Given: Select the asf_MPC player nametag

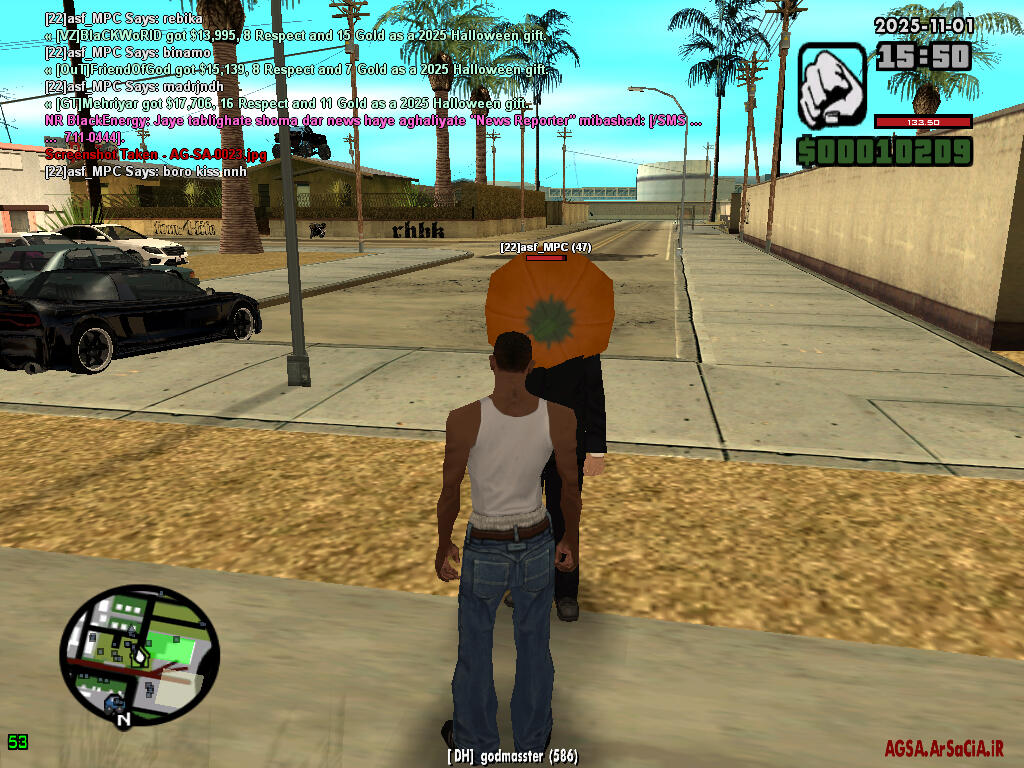Looking at the screenshot, I should click(546, 246).
